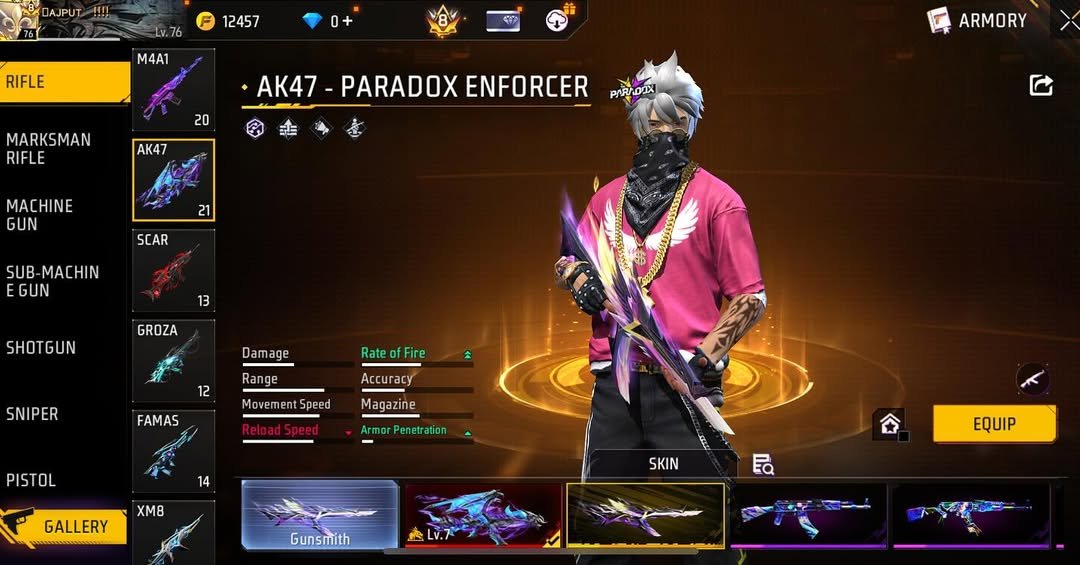Select the M4A1 weapon tile
The width and height of the screenshot is (1080, 565).
click(173, 90)
